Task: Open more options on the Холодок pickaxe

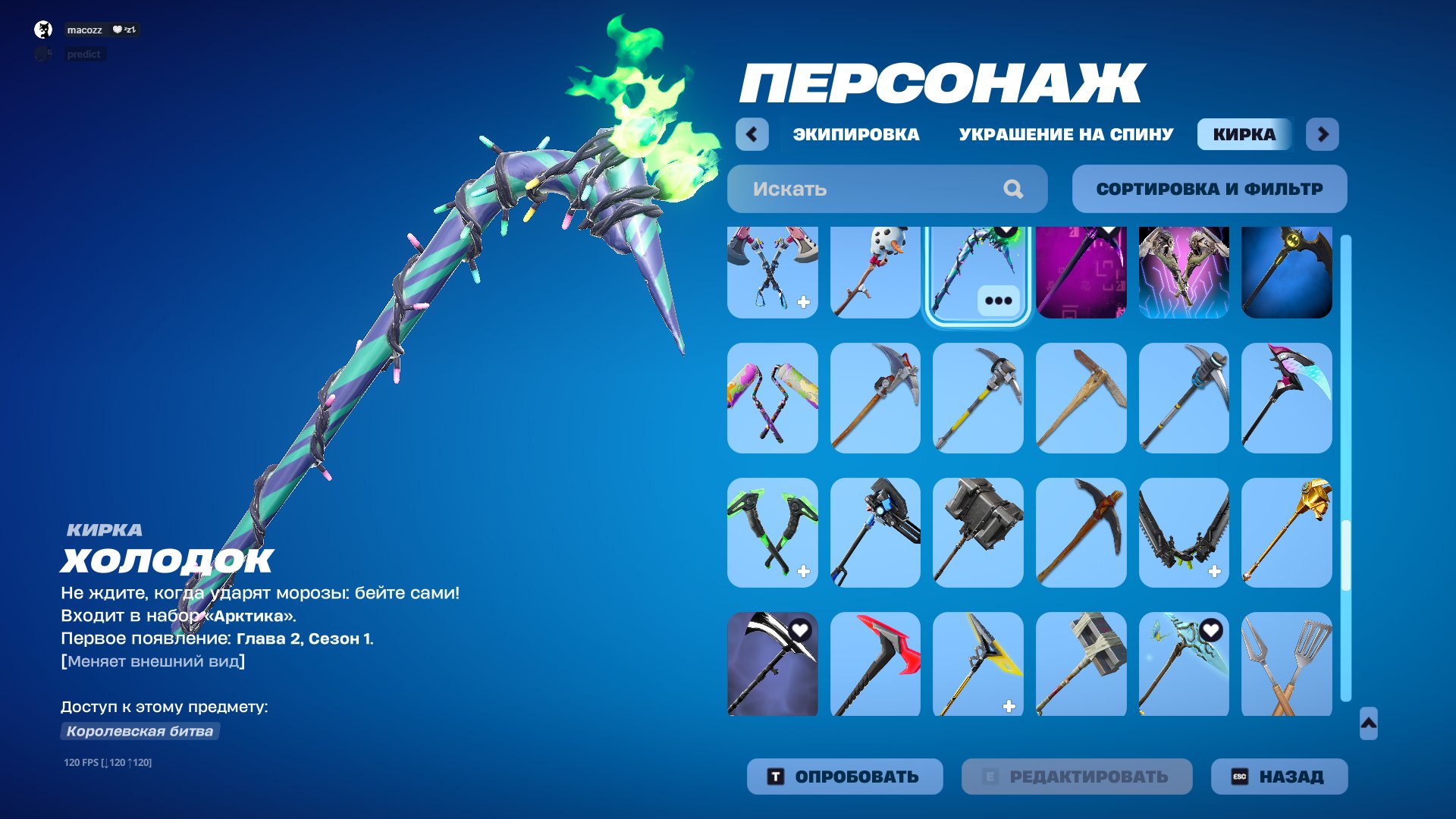Action: pyautogui.click(x=999, y=299)
